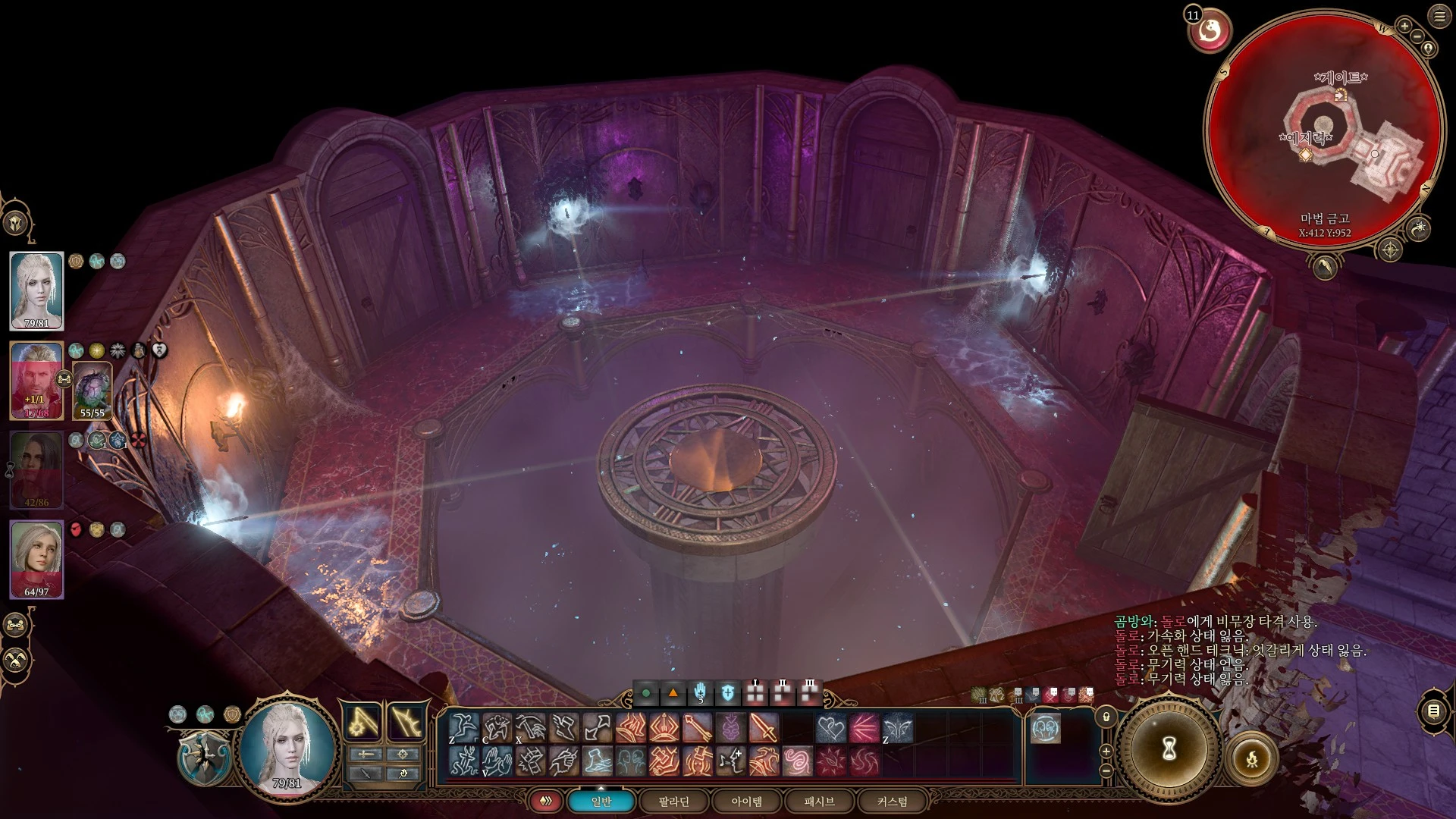Open the main menu hamburger button
1456x819 pixels.
click(x=1439, y=17)
